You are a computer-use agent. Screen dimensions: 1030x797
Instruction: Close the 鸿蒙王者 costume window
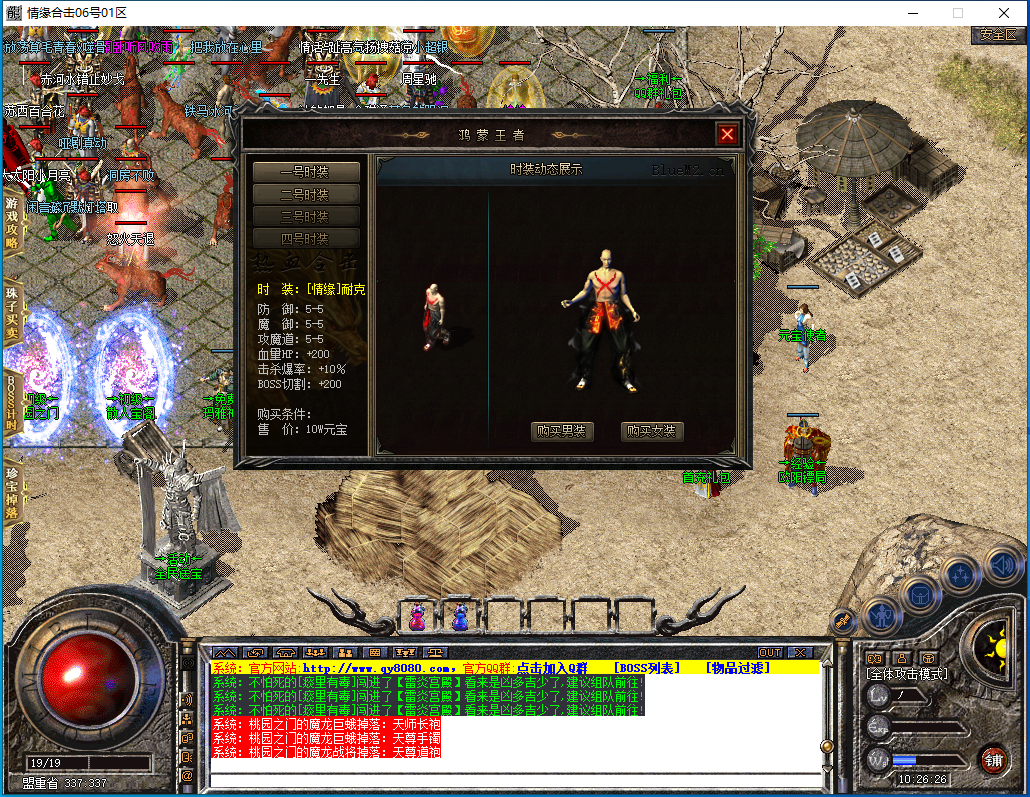[727, 134]
